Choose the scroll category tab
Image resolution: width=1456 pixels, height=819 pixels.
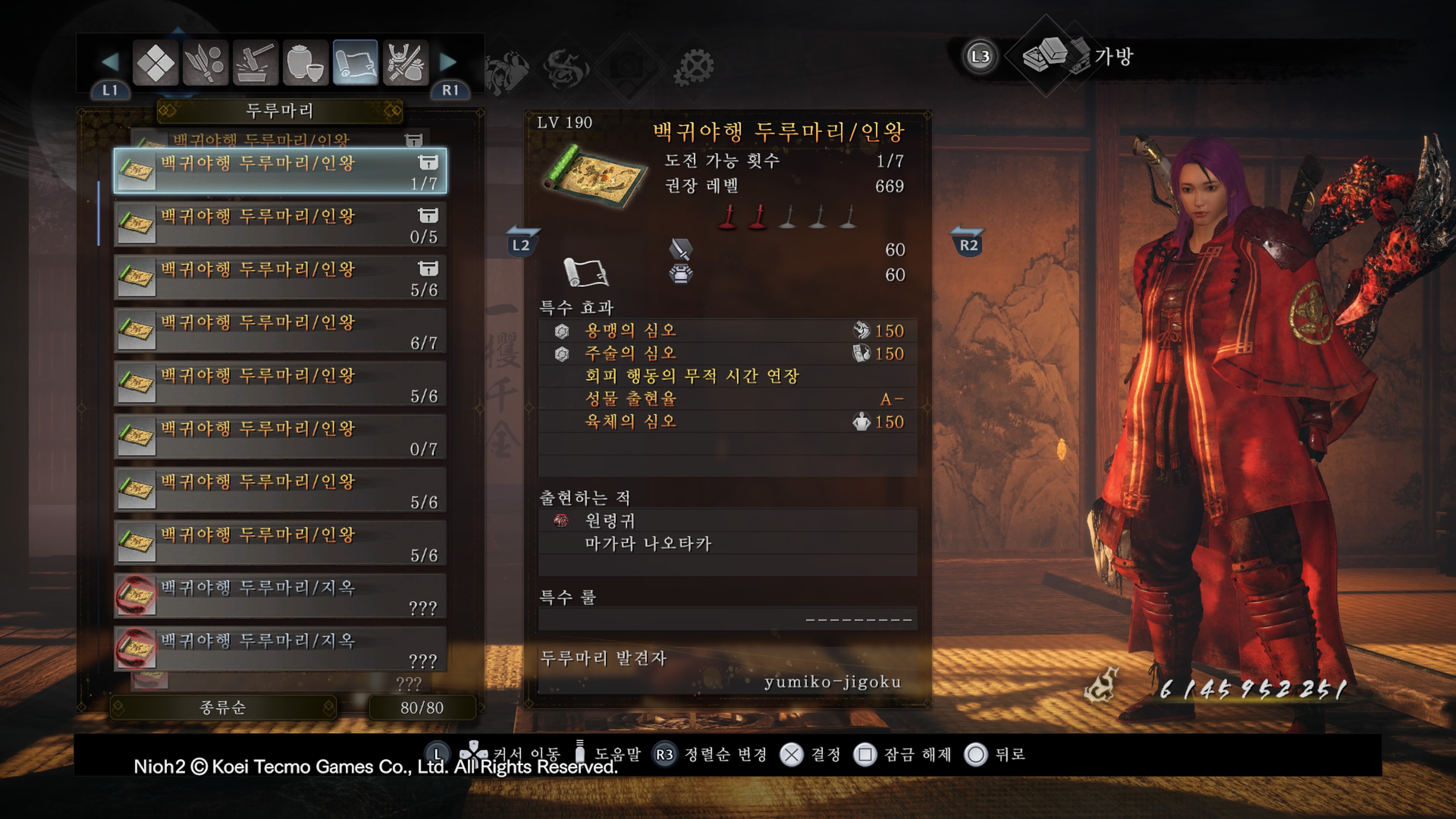tap(355, 62)
